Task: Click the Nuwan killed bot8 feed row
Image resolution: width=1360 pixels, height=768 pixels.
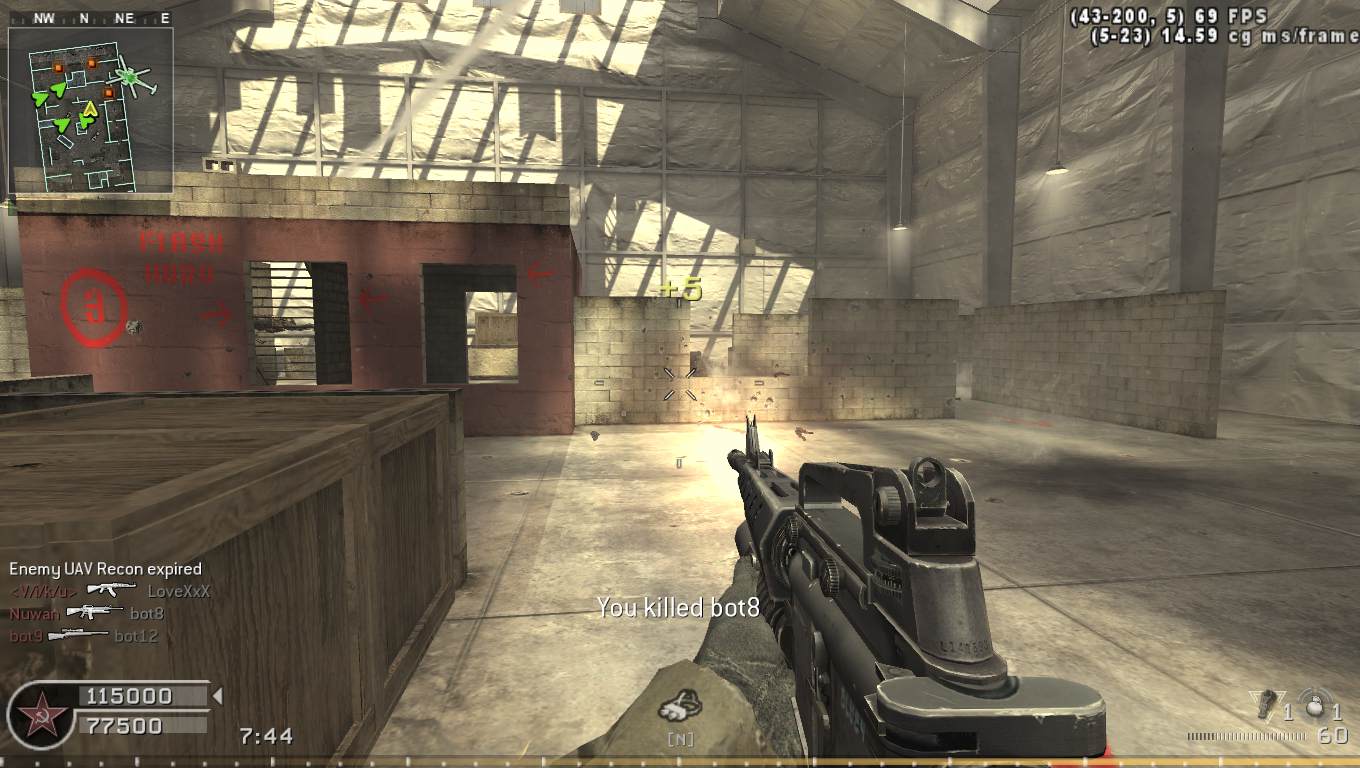Action: (x=86, y=613)
